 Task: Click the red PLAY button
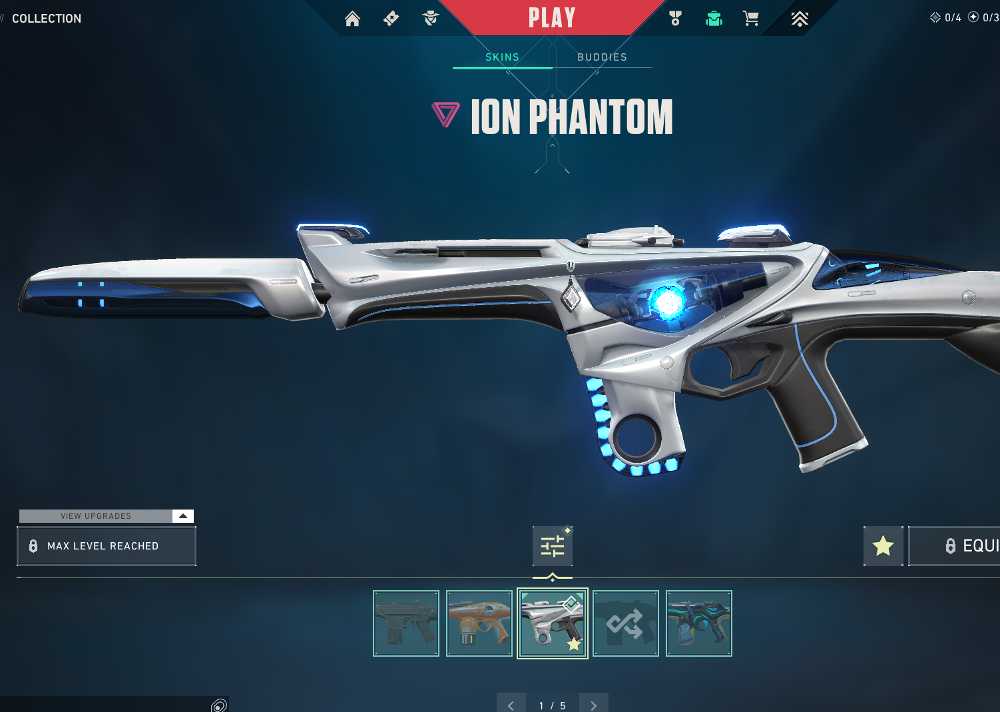point(552,18)
